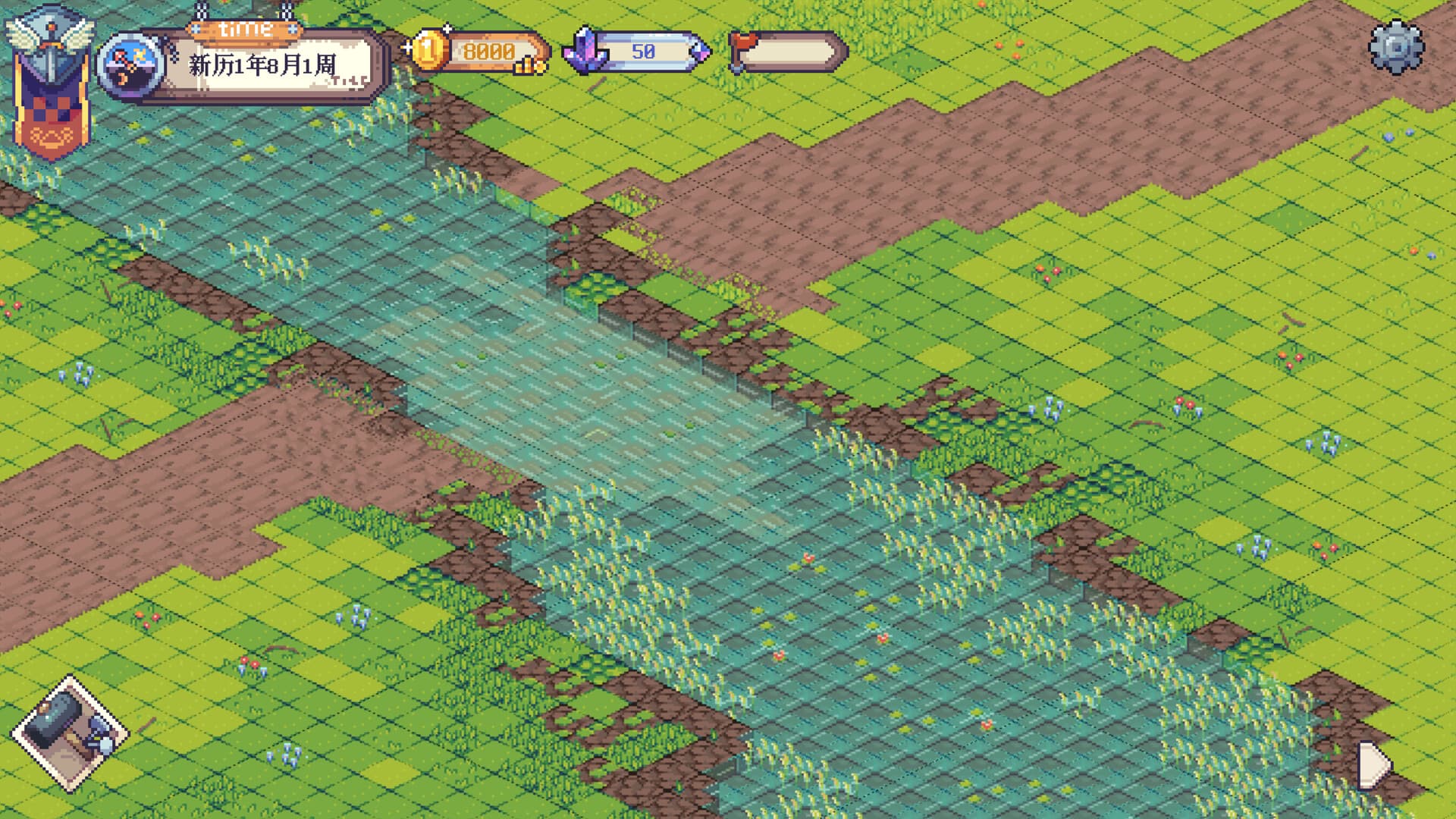Click the sparkle ornament on the time sign
Viewport: 1456px width, 819px height.
(x=292, y=30)
